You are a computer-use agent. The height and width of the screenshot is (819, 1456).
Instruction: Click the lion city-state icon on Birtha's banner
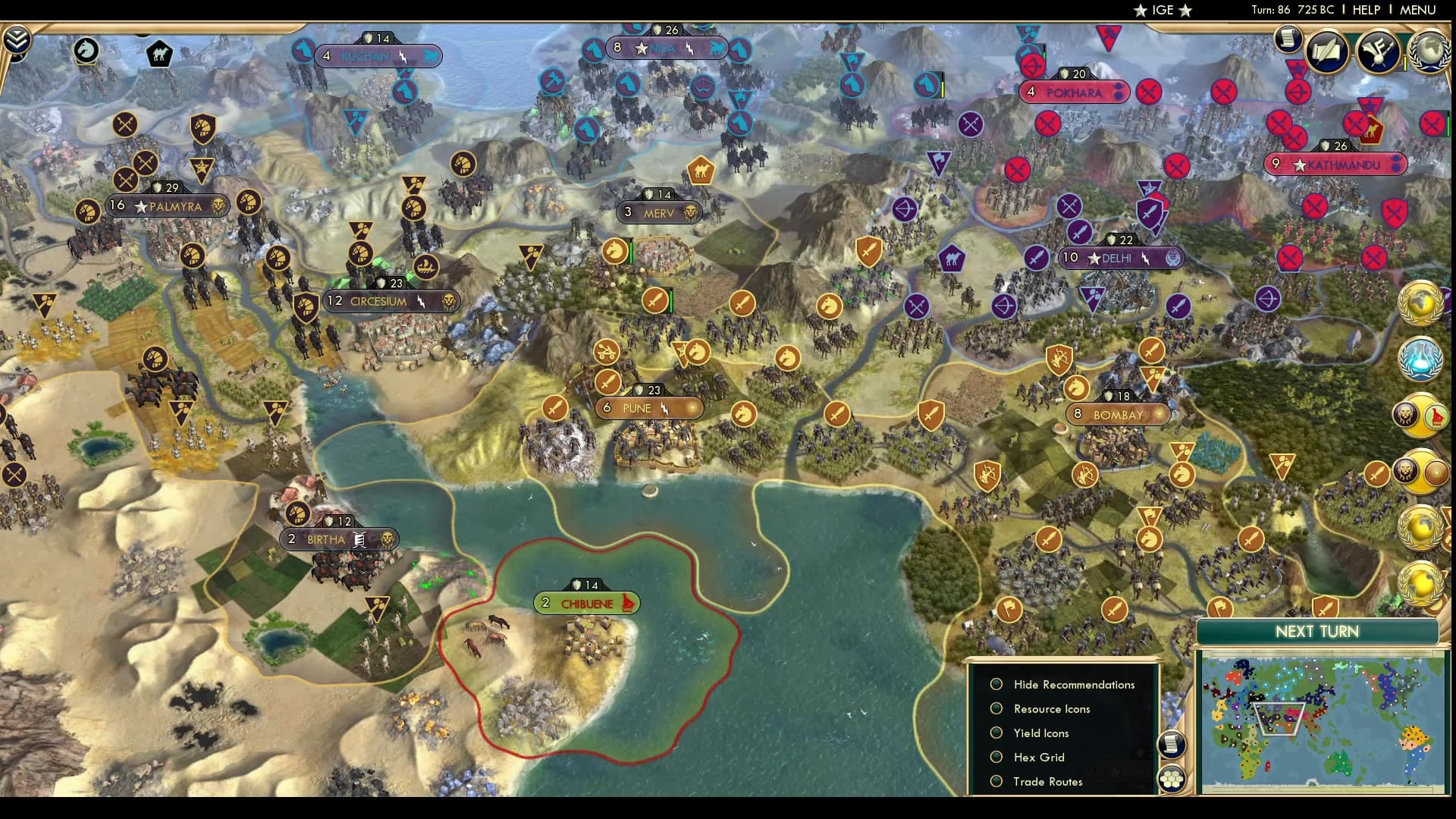[388, 539]
